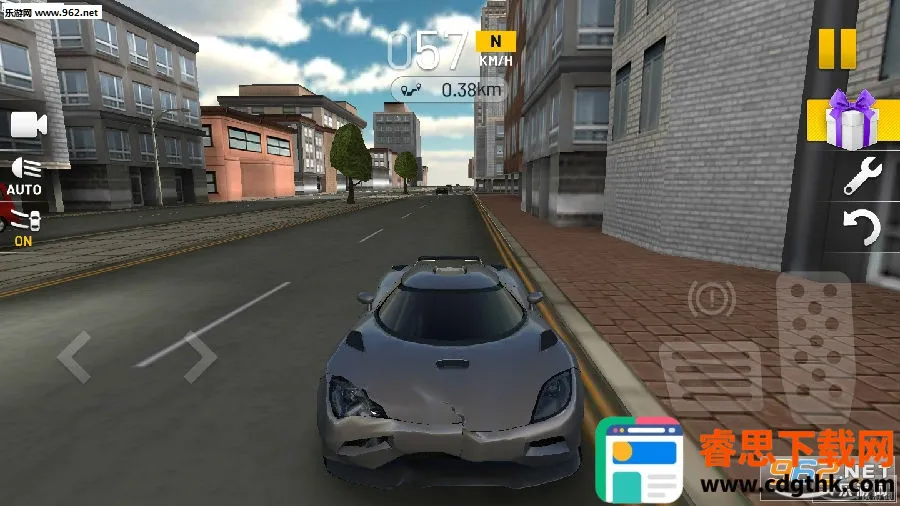Toggle the traction control ON icon
This screenshot has width=900, height=506.
pos(24,226)
